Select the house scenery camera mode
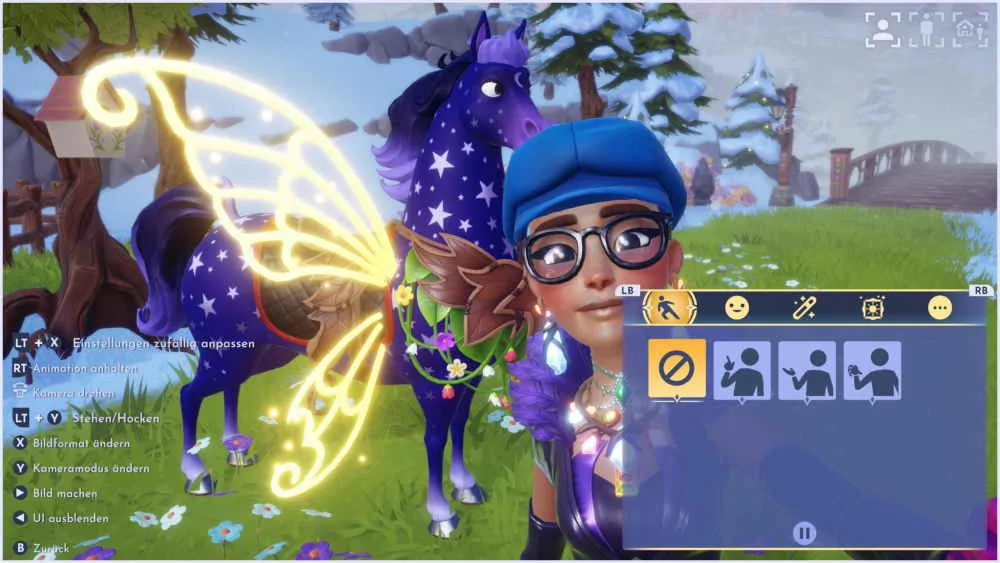1000x563 pixels. coord(969,29)
